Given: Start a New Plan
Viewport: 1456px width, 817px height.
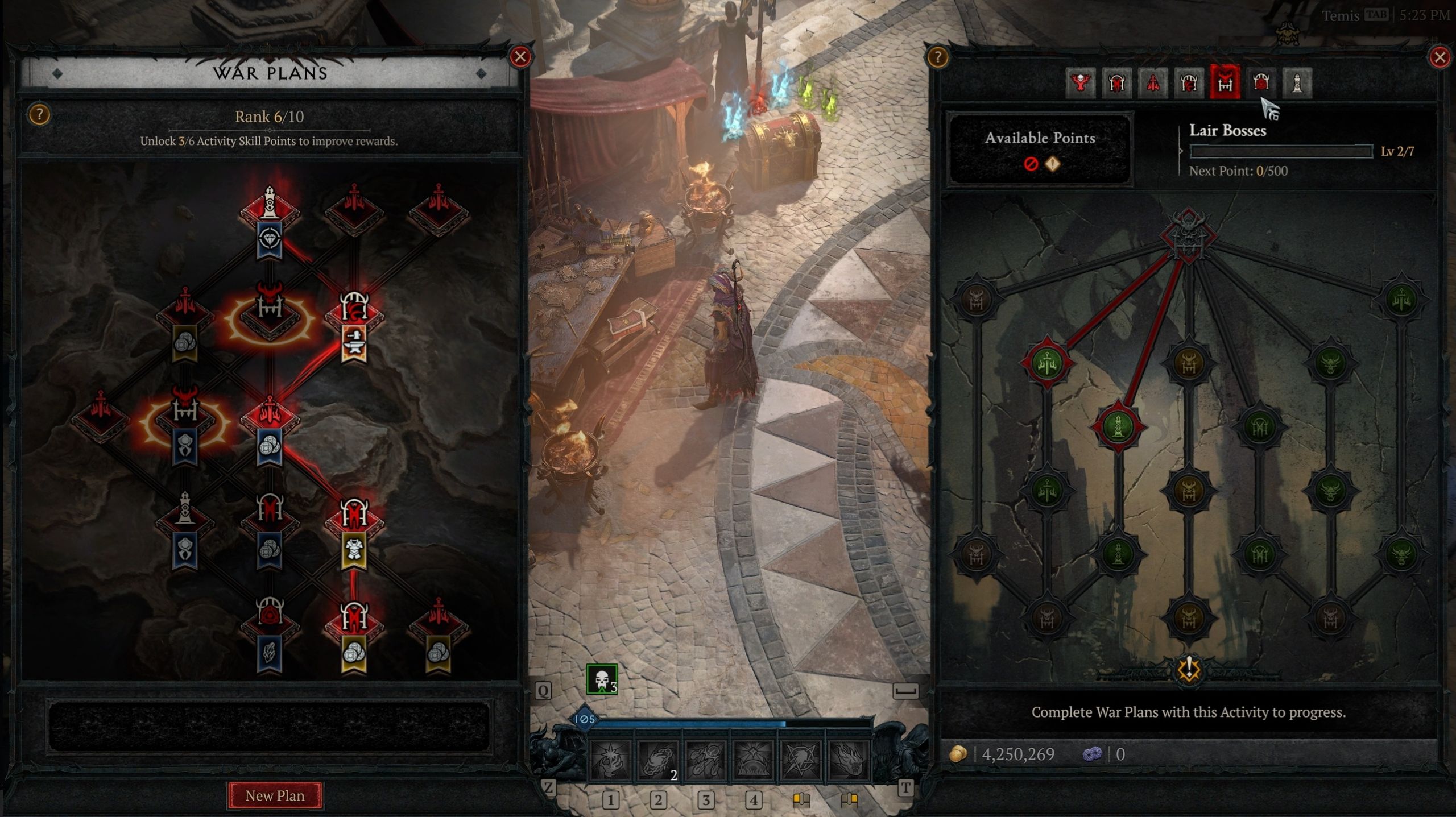Looking at the screenshot, I should [275, 795].
